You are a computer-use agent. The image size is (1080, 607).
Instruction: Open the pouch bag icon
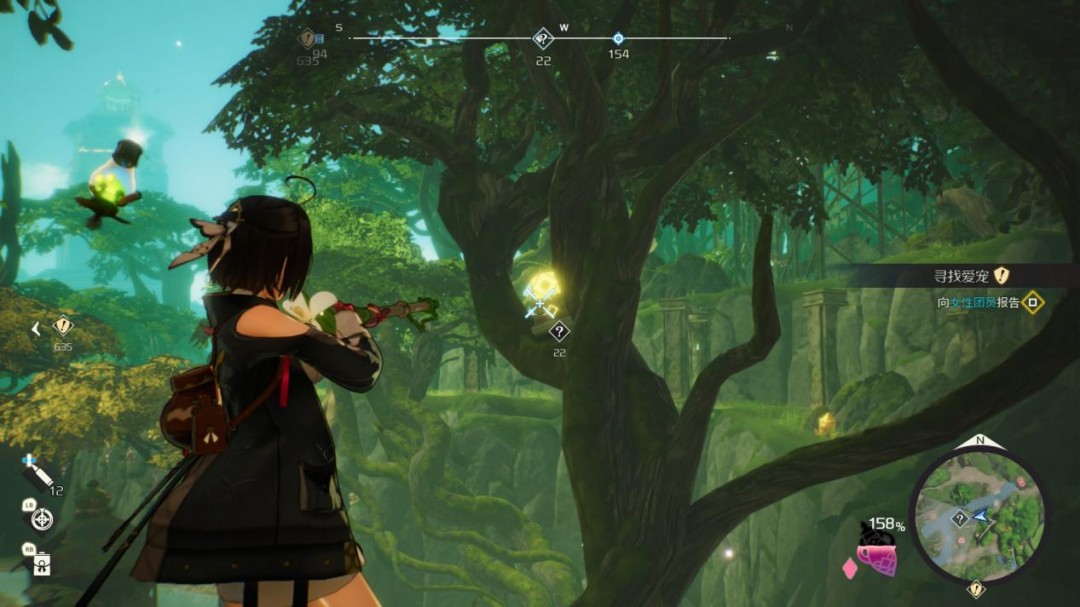pyautogui.click(x=42, y=564)
